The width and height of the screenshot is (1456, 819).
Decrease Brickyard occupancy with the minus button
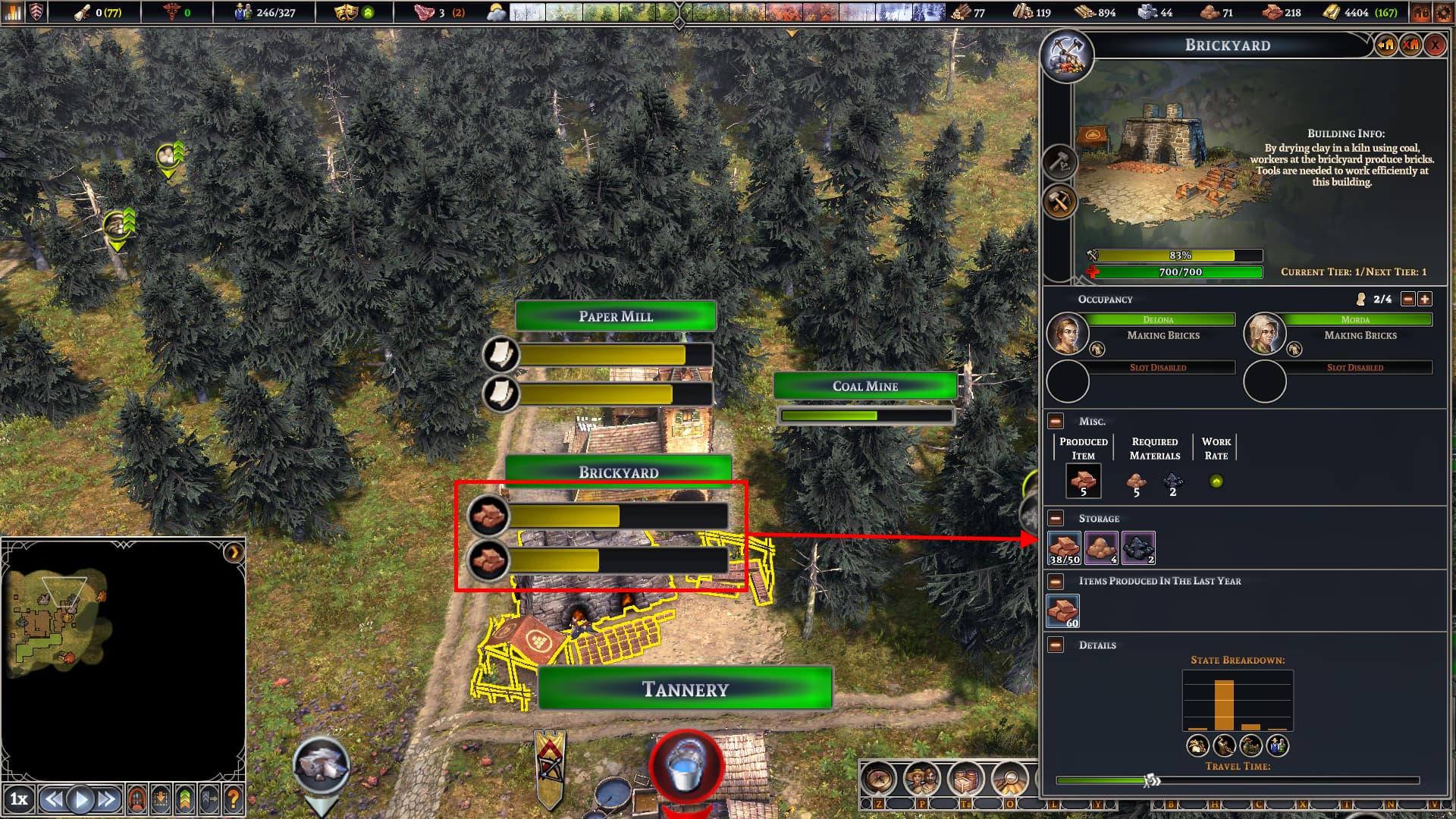[1407, 300]
